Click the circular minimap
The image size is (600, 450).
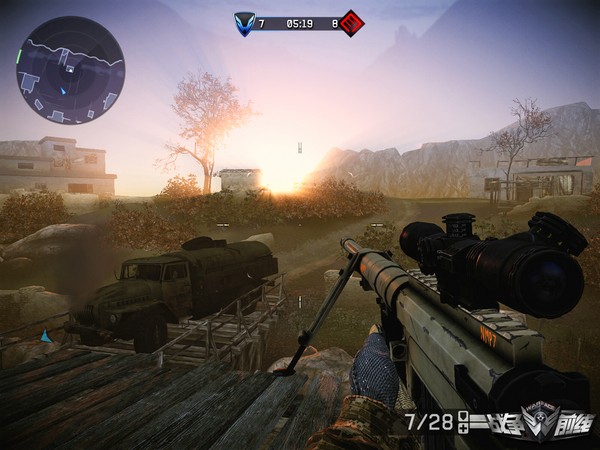click(x=70, y=70)
